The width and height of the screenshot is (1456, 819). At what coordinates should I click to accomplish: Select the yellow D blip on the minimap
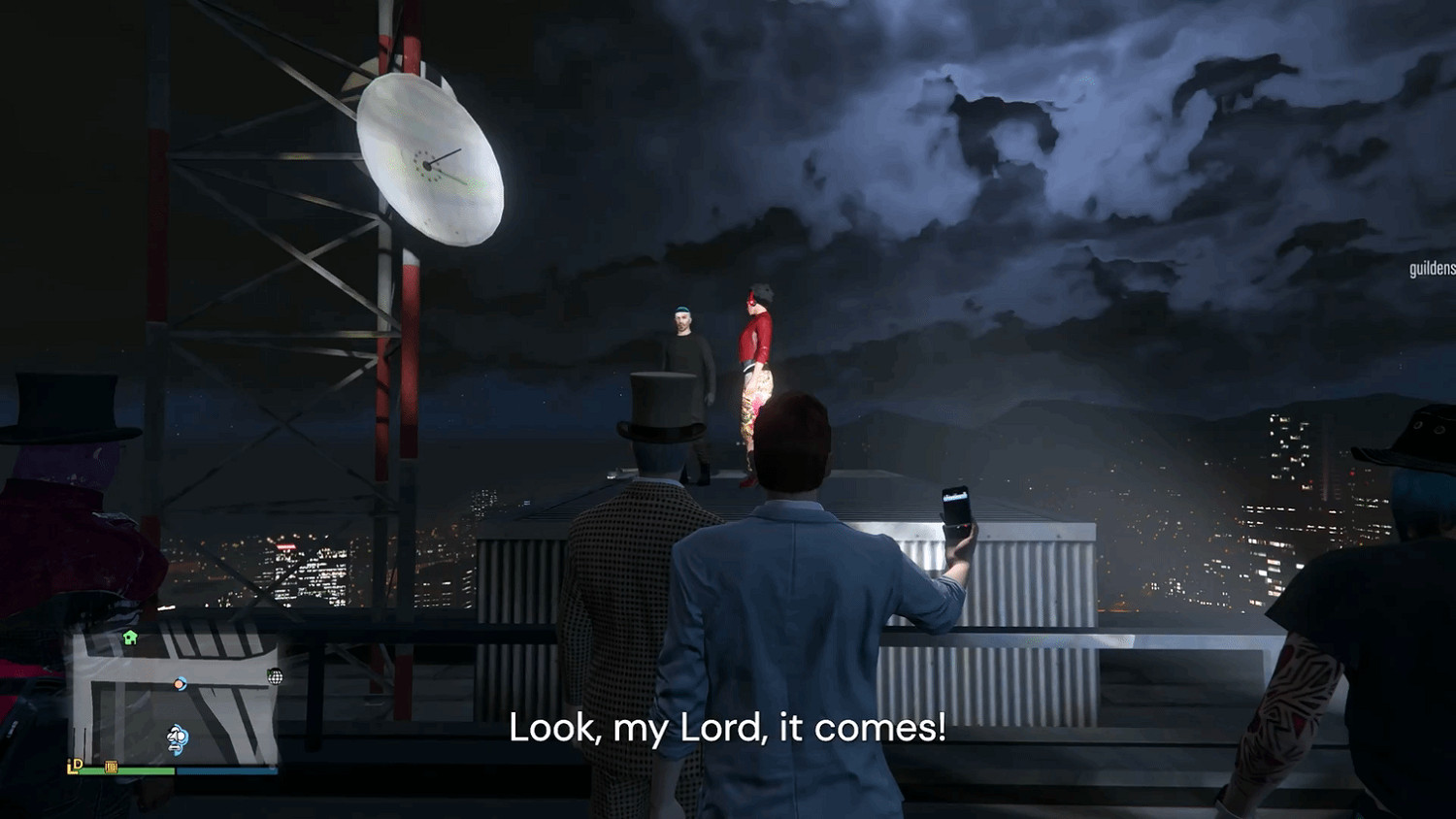77,765
